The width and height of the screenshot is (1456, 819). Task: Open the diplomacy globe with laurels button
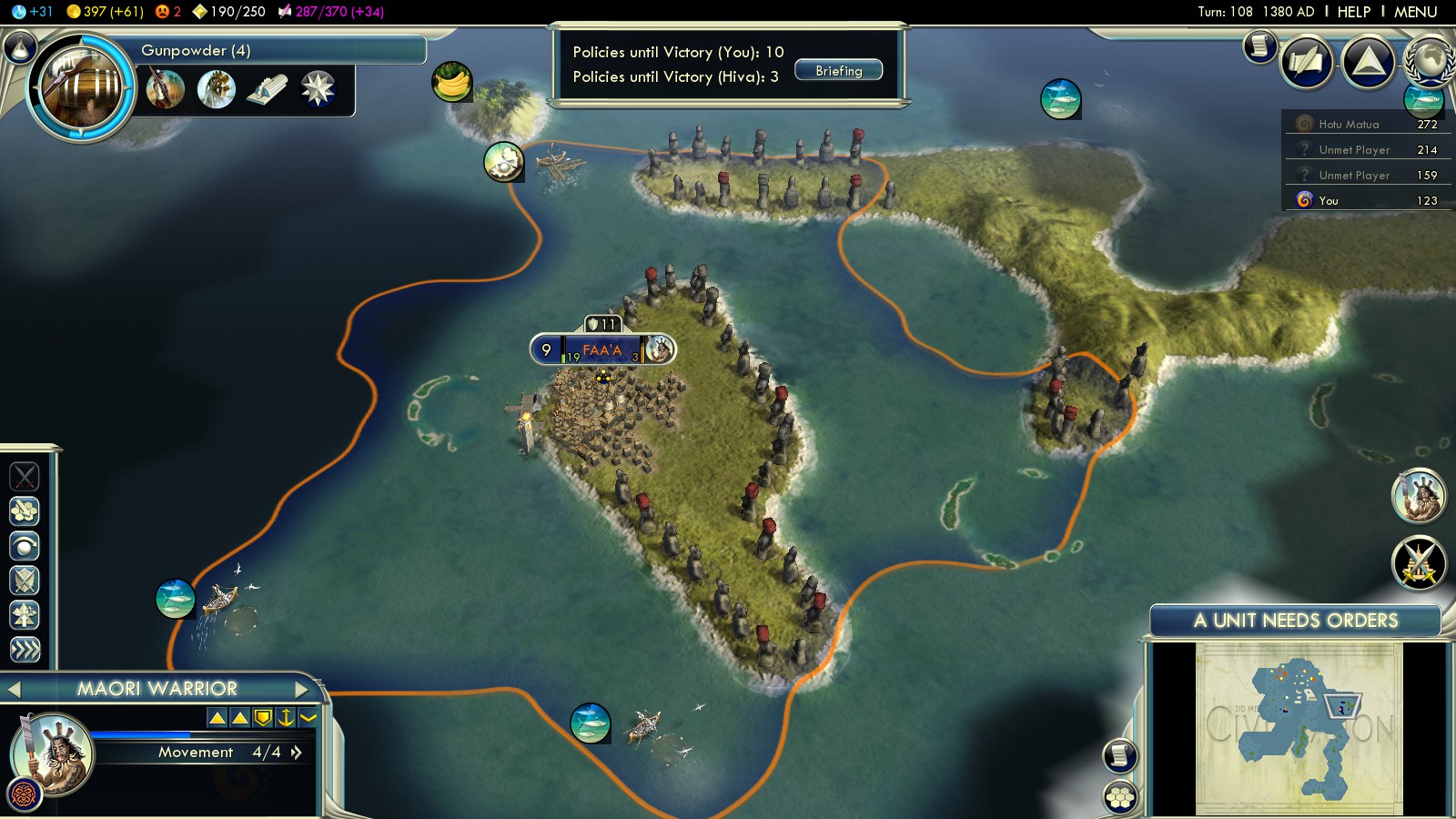click(1429, 60)
